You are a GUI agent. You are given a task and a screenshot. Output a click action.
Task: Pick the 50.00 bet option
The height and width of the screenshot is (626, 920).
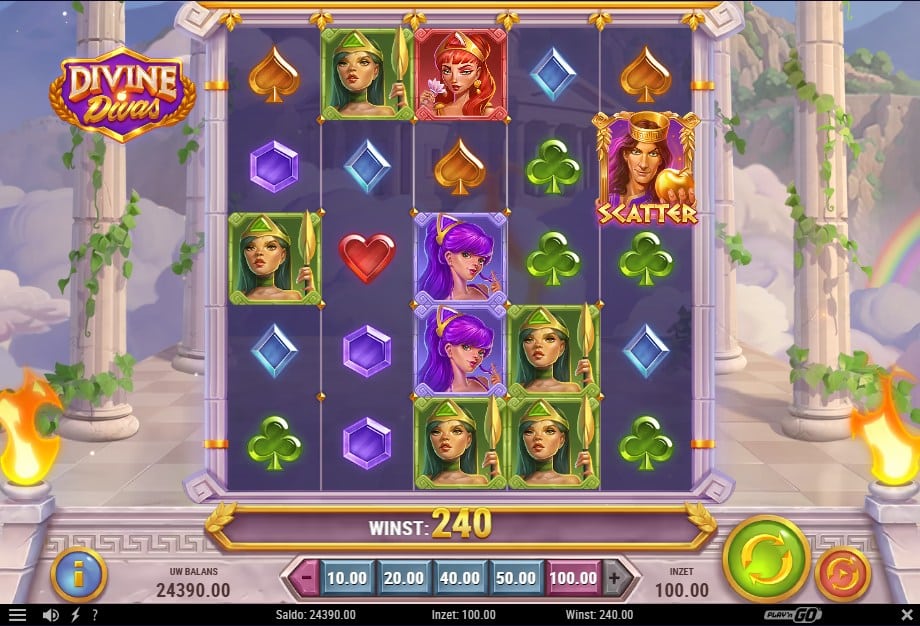[x=517, y=577]
